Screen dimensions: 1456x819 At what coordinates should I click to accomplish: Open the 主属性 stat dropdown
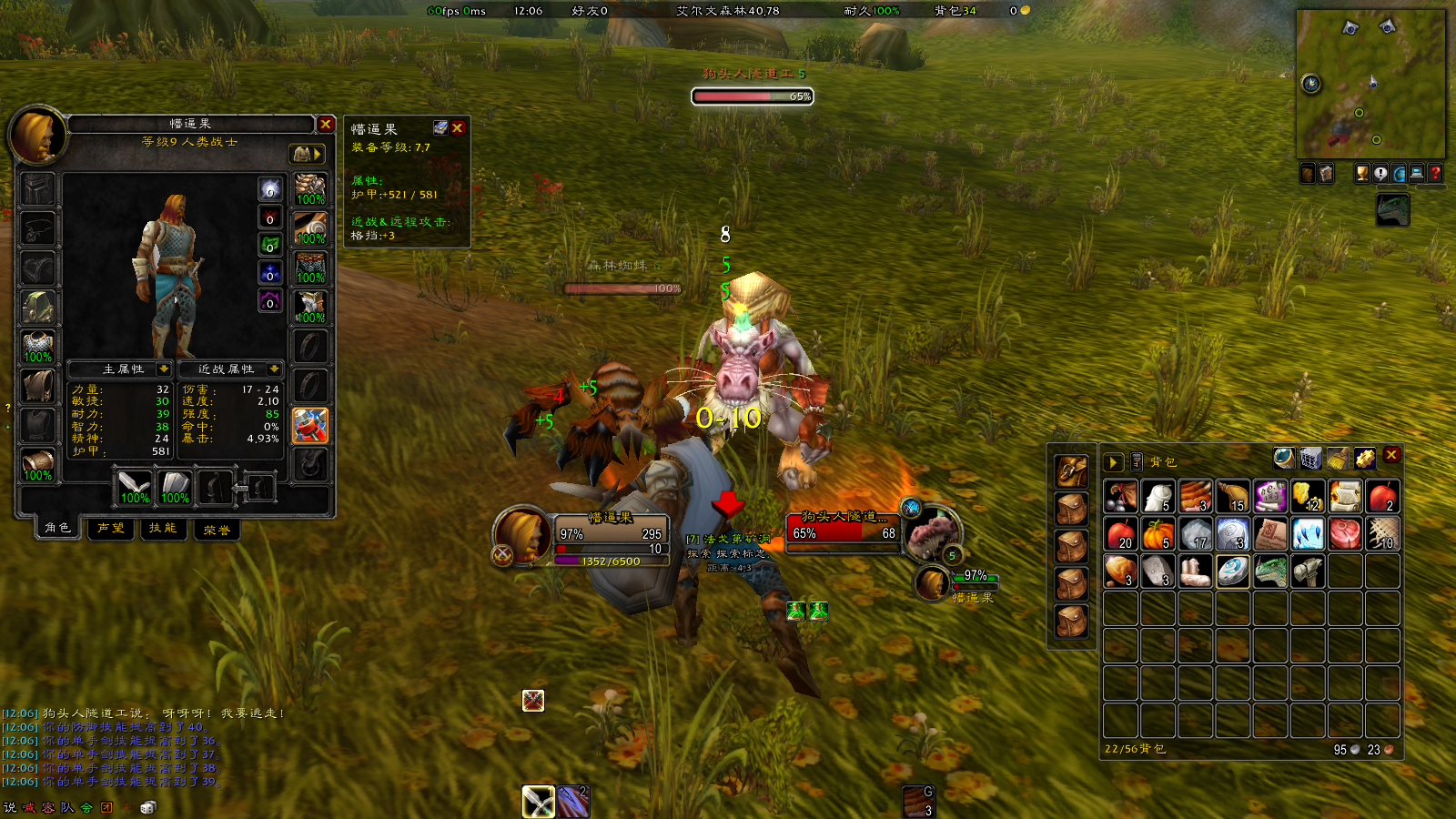point(164,369)
